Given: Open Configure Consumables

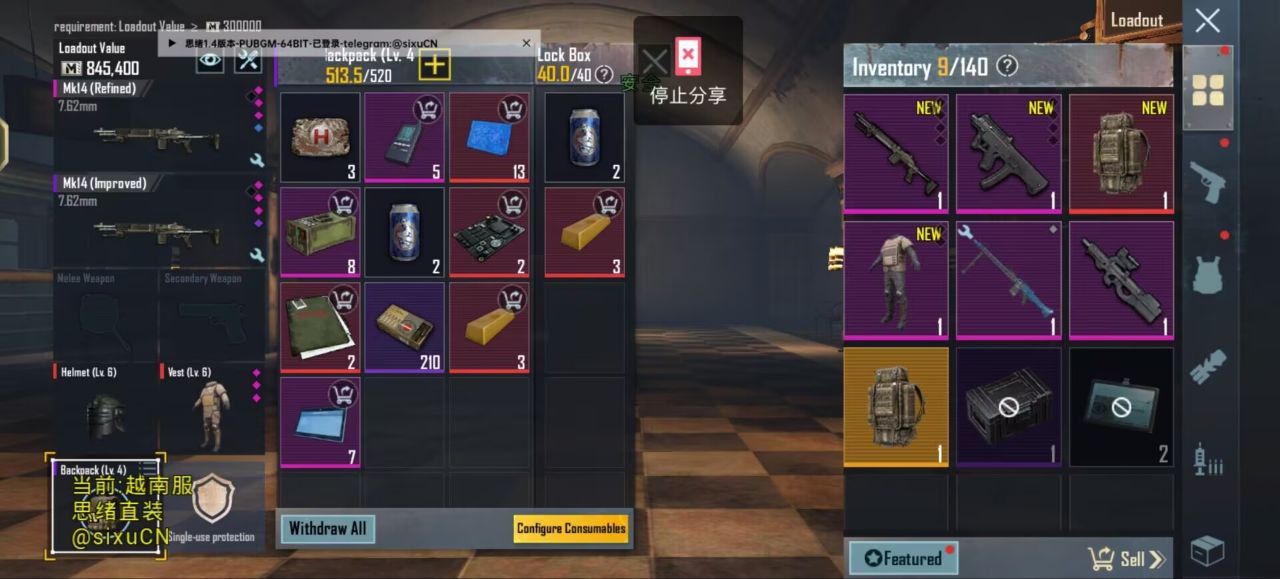Looking at the screenshot, I should pos(571,529).
